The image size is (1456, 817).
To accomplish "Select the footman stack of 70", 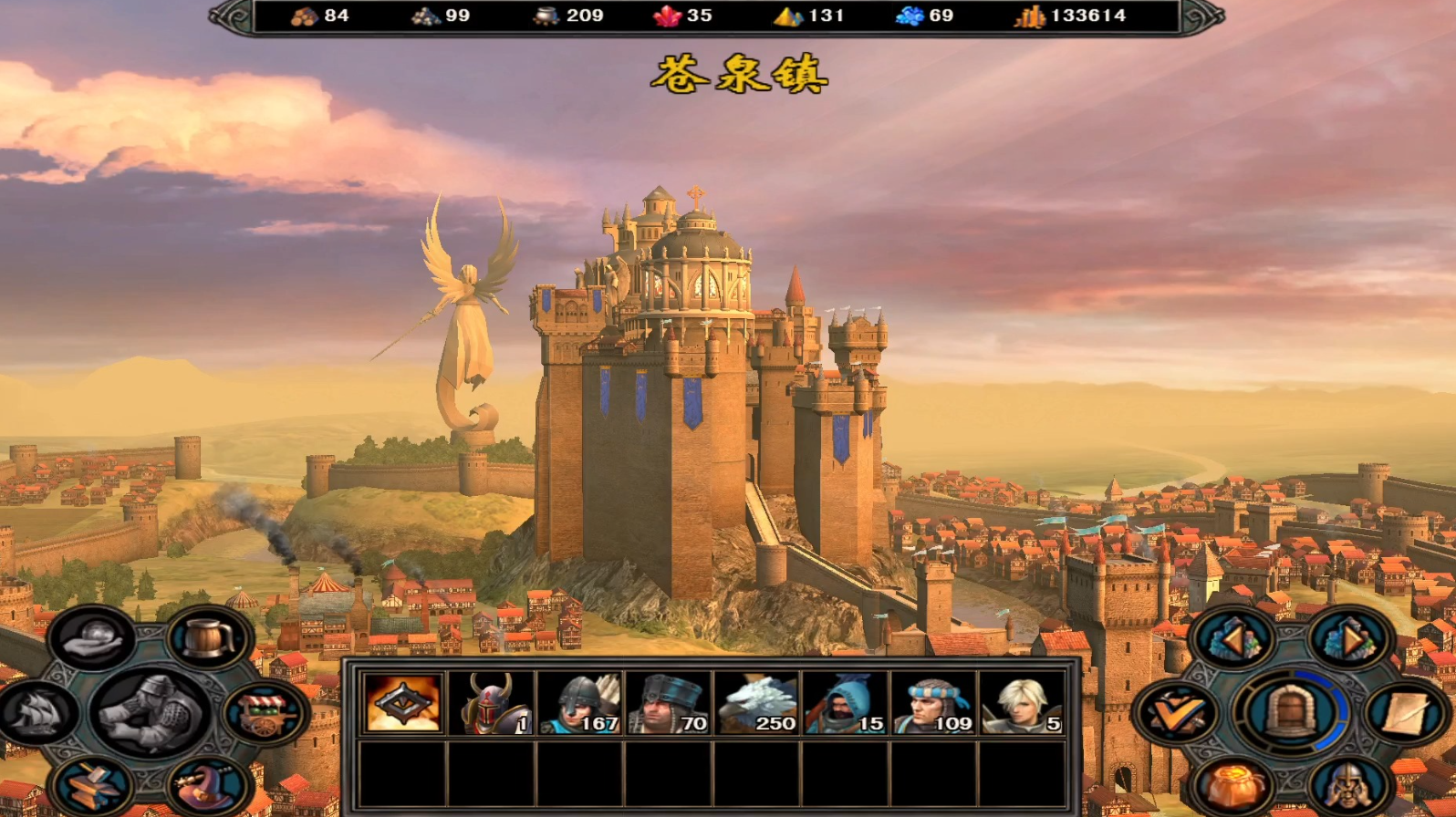I will click(669, 703).
